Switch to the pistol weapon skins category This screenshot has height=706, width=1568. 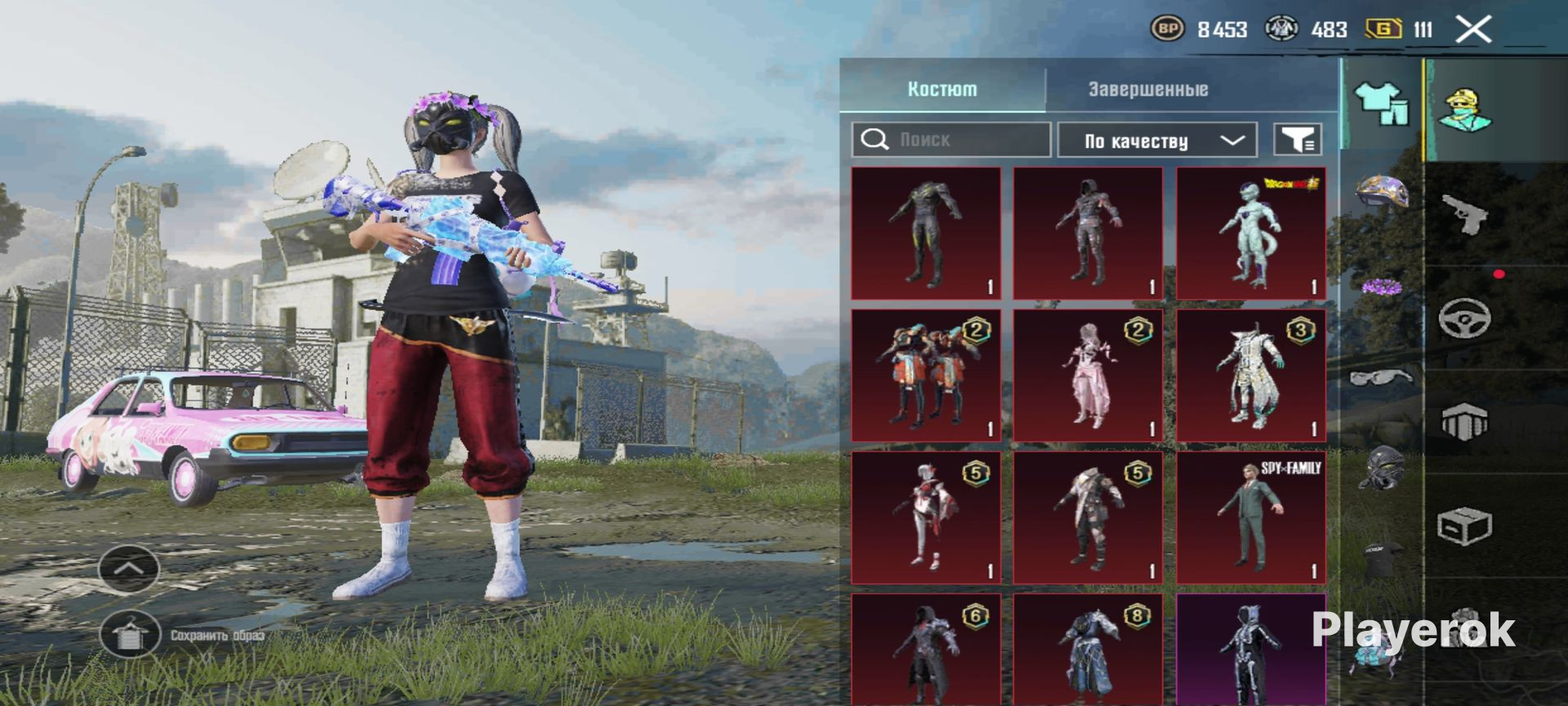coord(1464,214)
